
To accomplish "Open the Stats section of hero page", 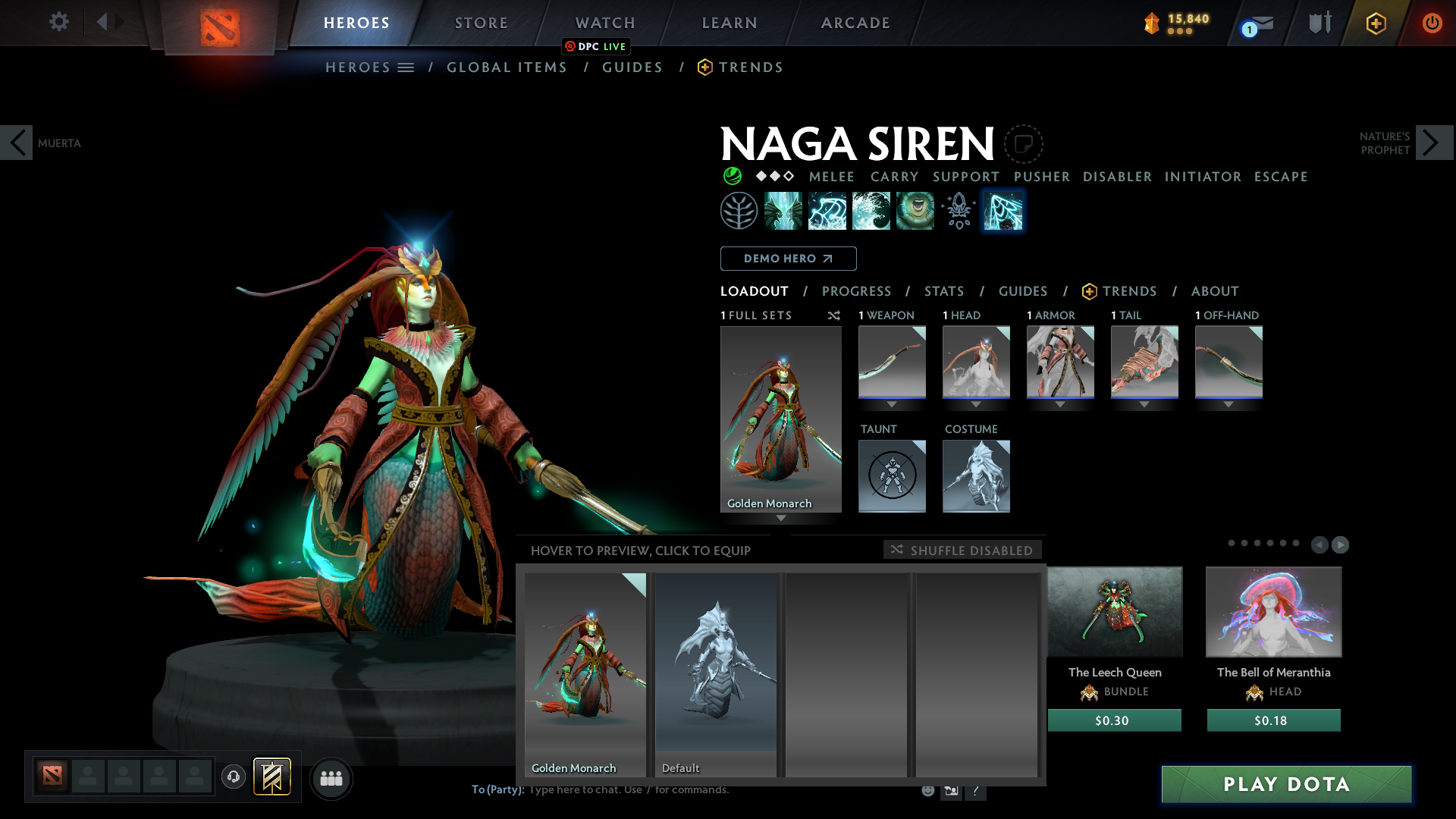I will coord(943,291).
